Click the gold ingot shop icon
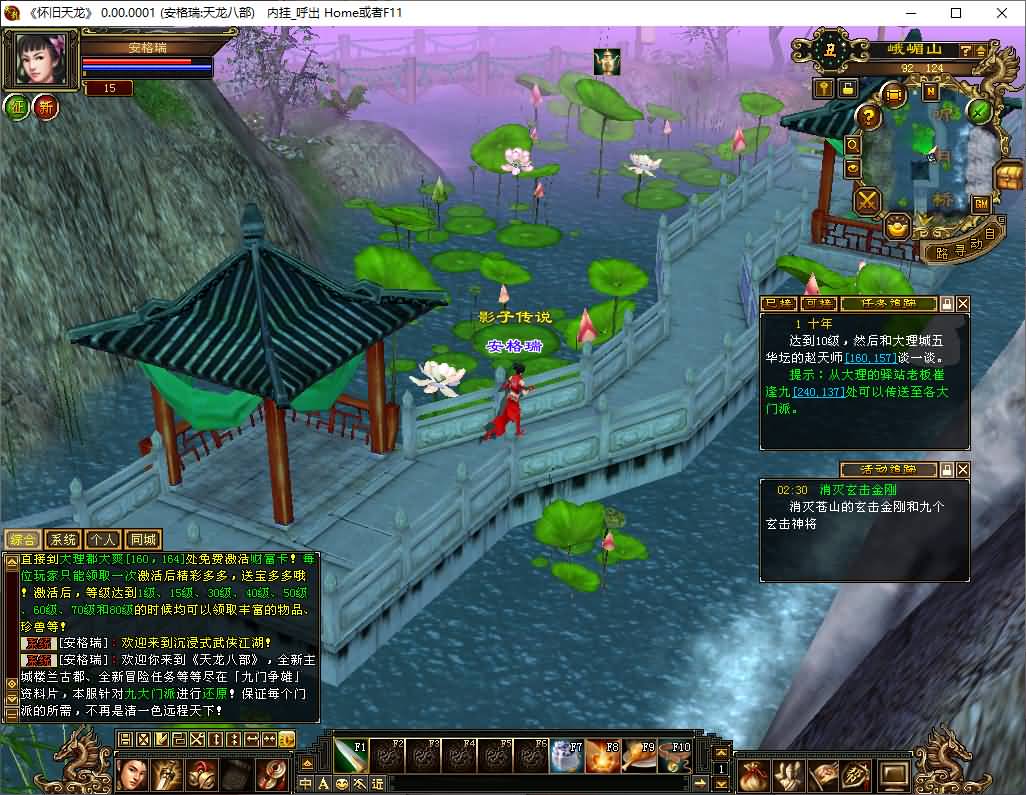 click(897, 228)
